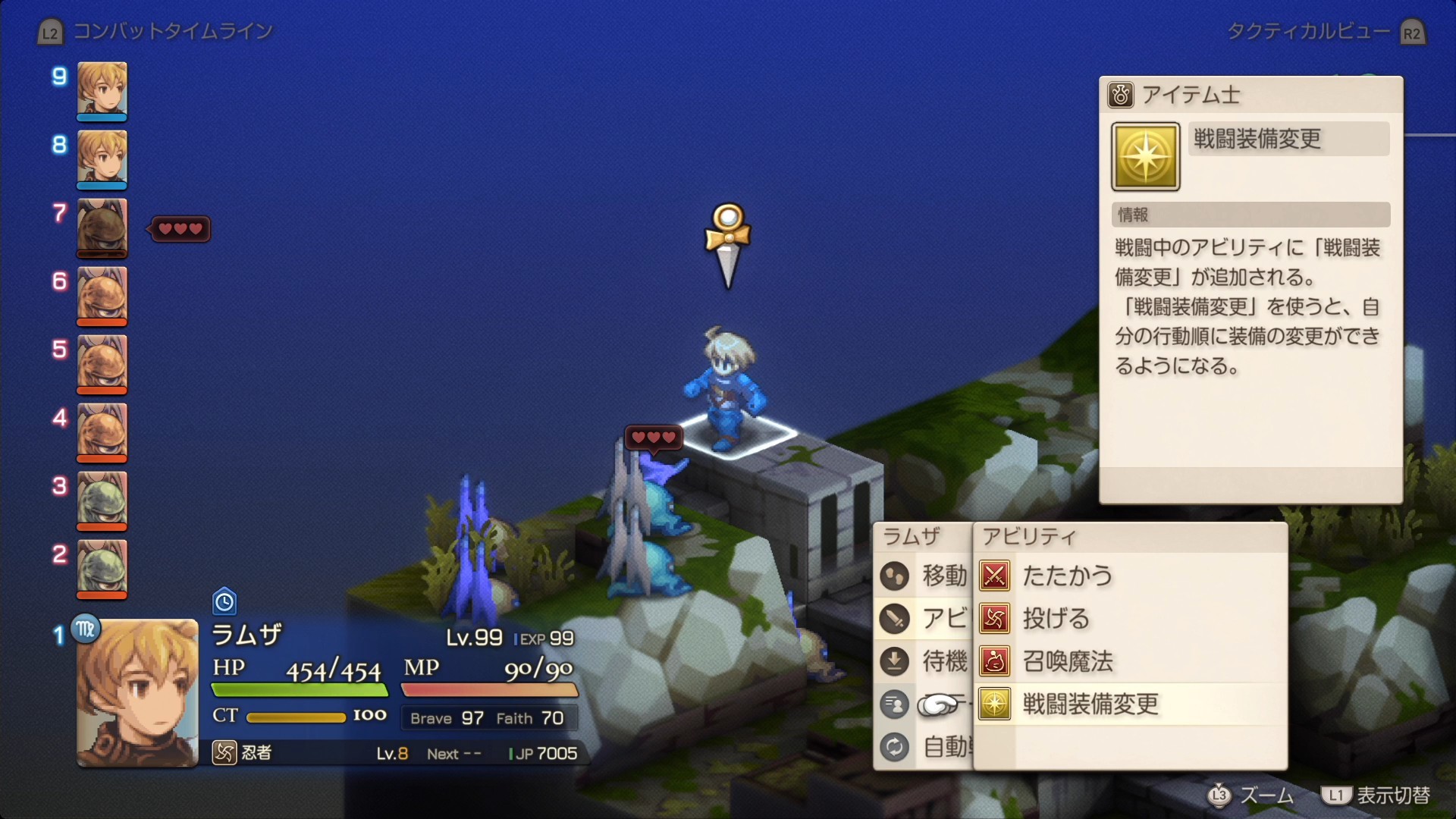
Task: Open the コンバットタイムライン header label
Action: click(x=172, y=31)
